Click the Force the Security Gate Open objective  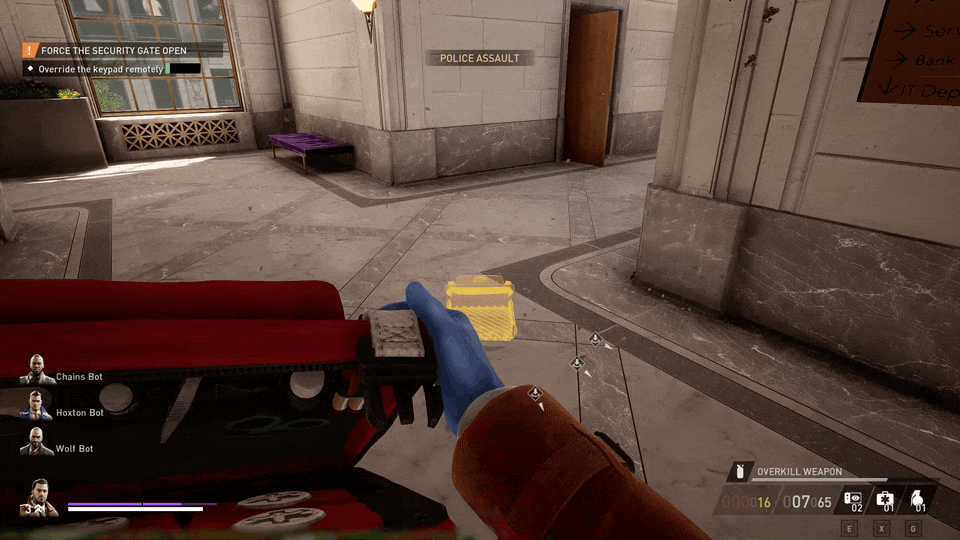113,50
